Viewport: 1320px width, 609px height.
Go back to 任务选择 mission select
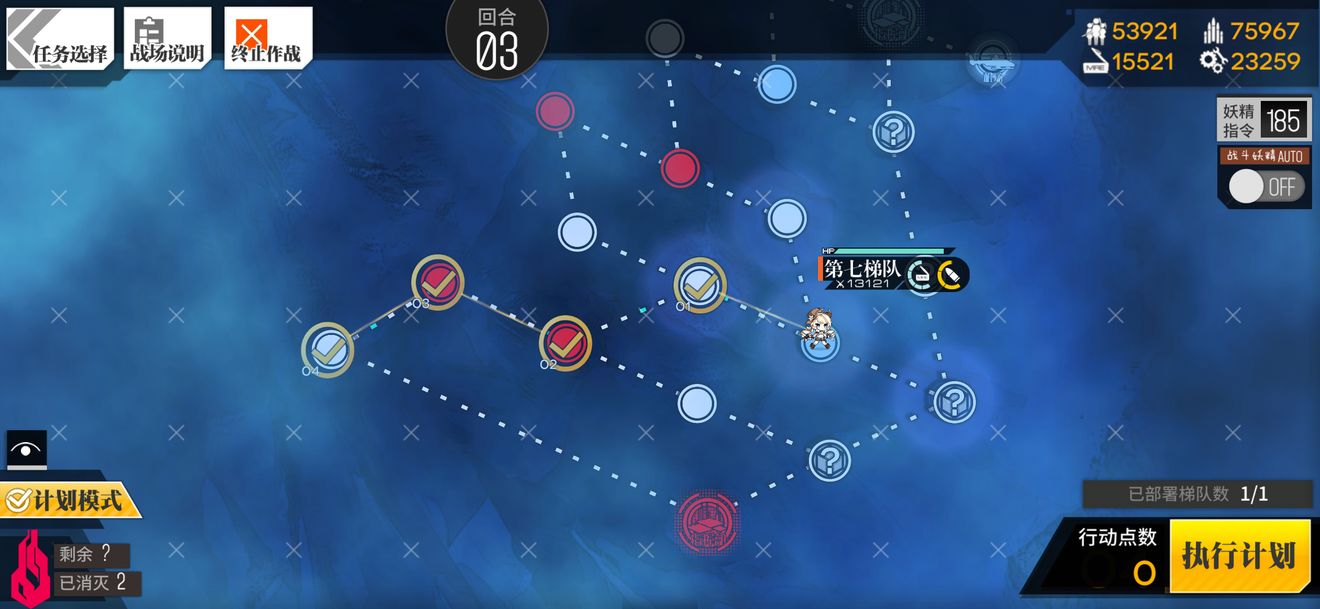(60, 40)
